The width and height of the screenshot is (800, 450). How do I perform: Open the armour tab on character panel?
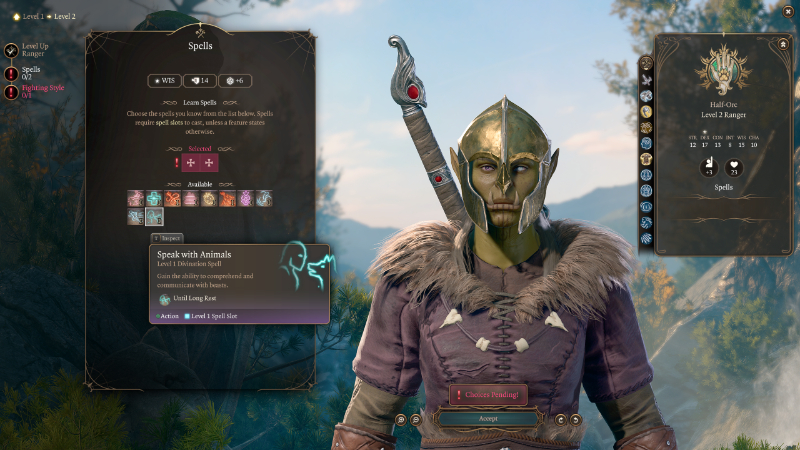click(x=647, y=159)
